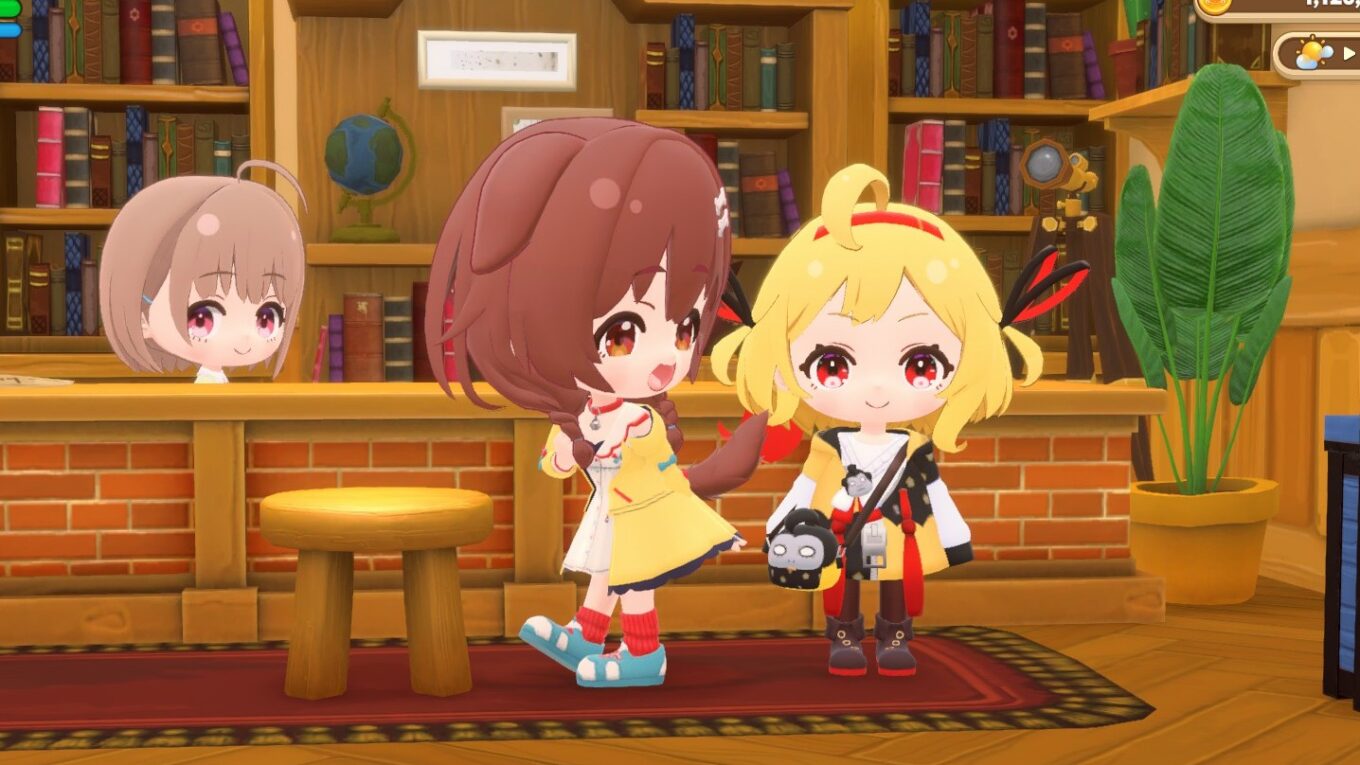Screen dimensions: 1360x765
Task: Click the white arrow beside the weather icon
Action: pos(1350,53)
